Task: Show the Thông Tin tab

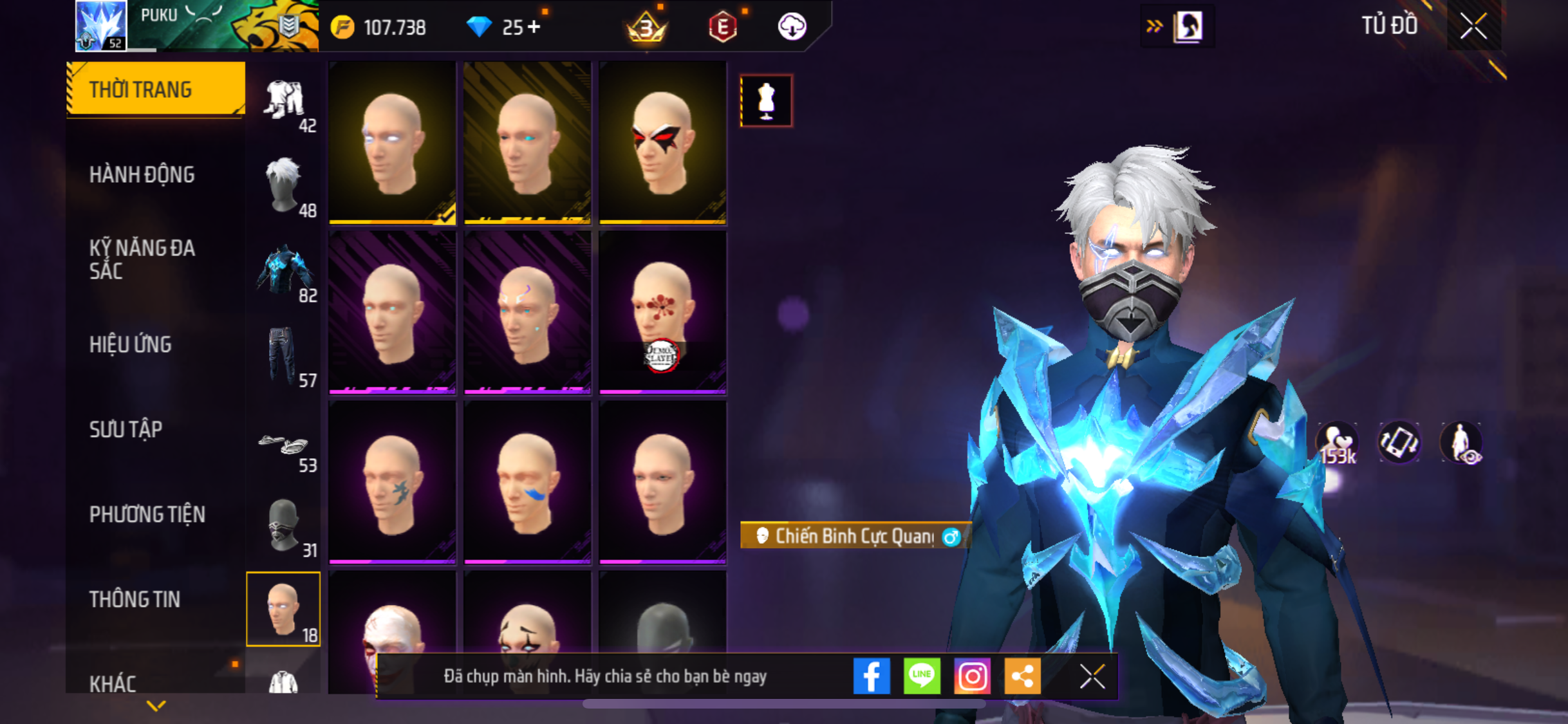Action: [135, 599]
